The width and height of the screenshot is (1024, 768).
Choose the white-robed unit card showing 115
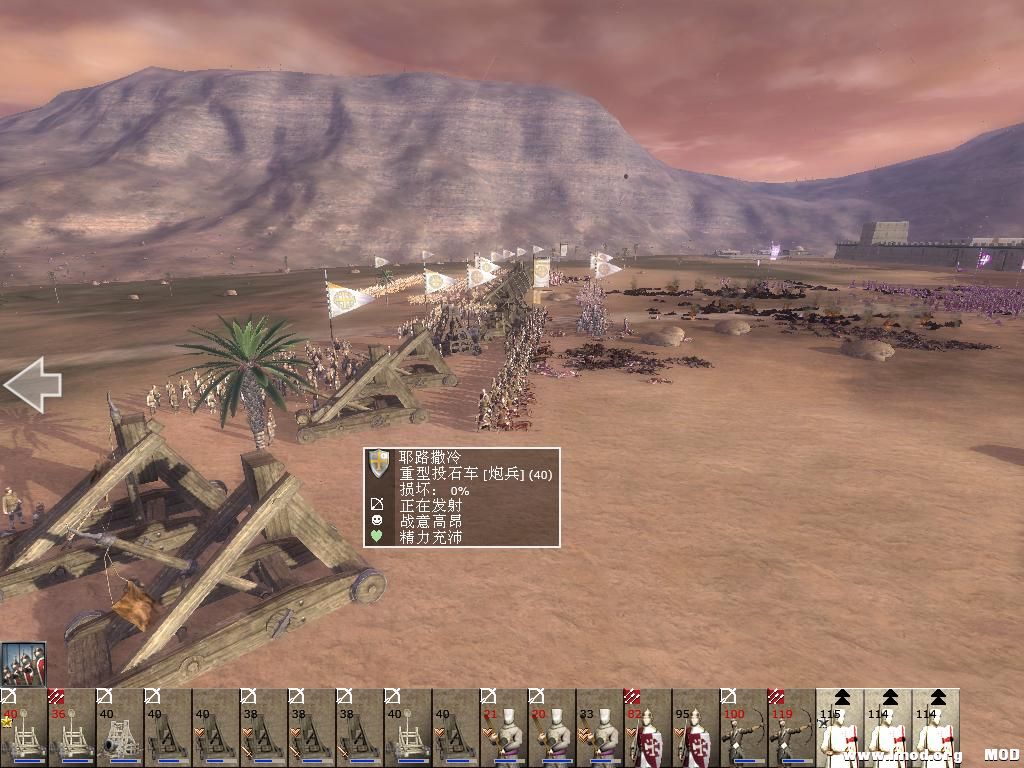pos(839,728)
